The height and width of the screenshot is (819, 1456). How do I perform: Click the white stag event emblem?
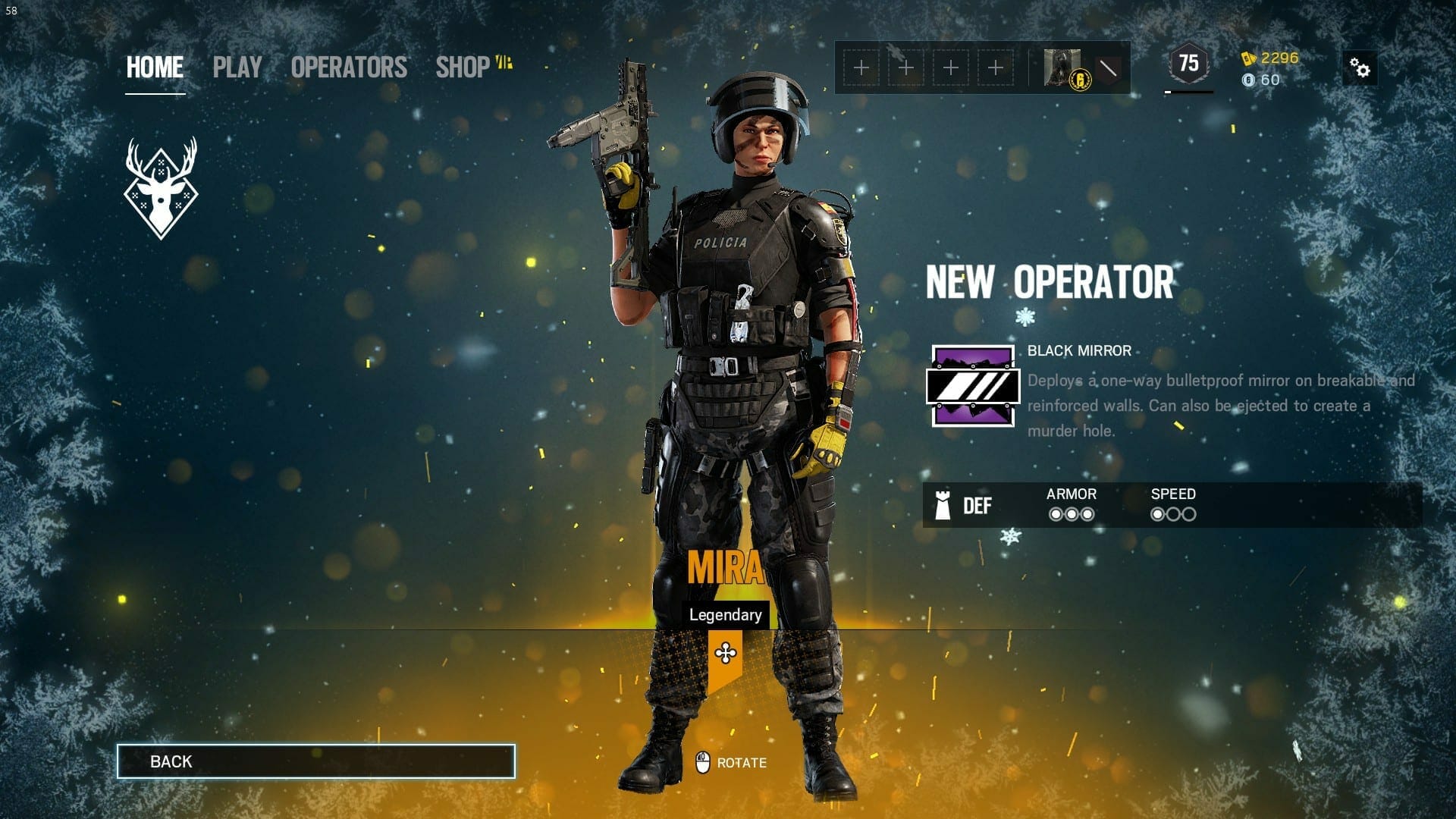pyautogui.click(x=161, y=188)
